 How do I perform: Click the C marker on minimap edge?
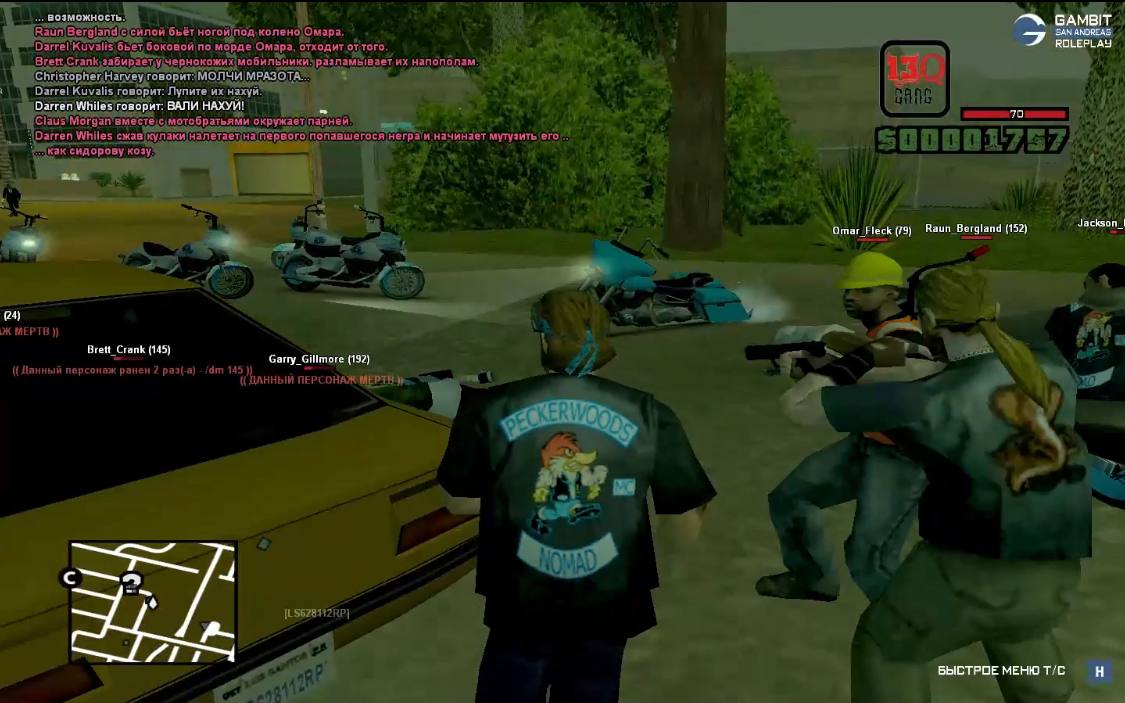70,577
